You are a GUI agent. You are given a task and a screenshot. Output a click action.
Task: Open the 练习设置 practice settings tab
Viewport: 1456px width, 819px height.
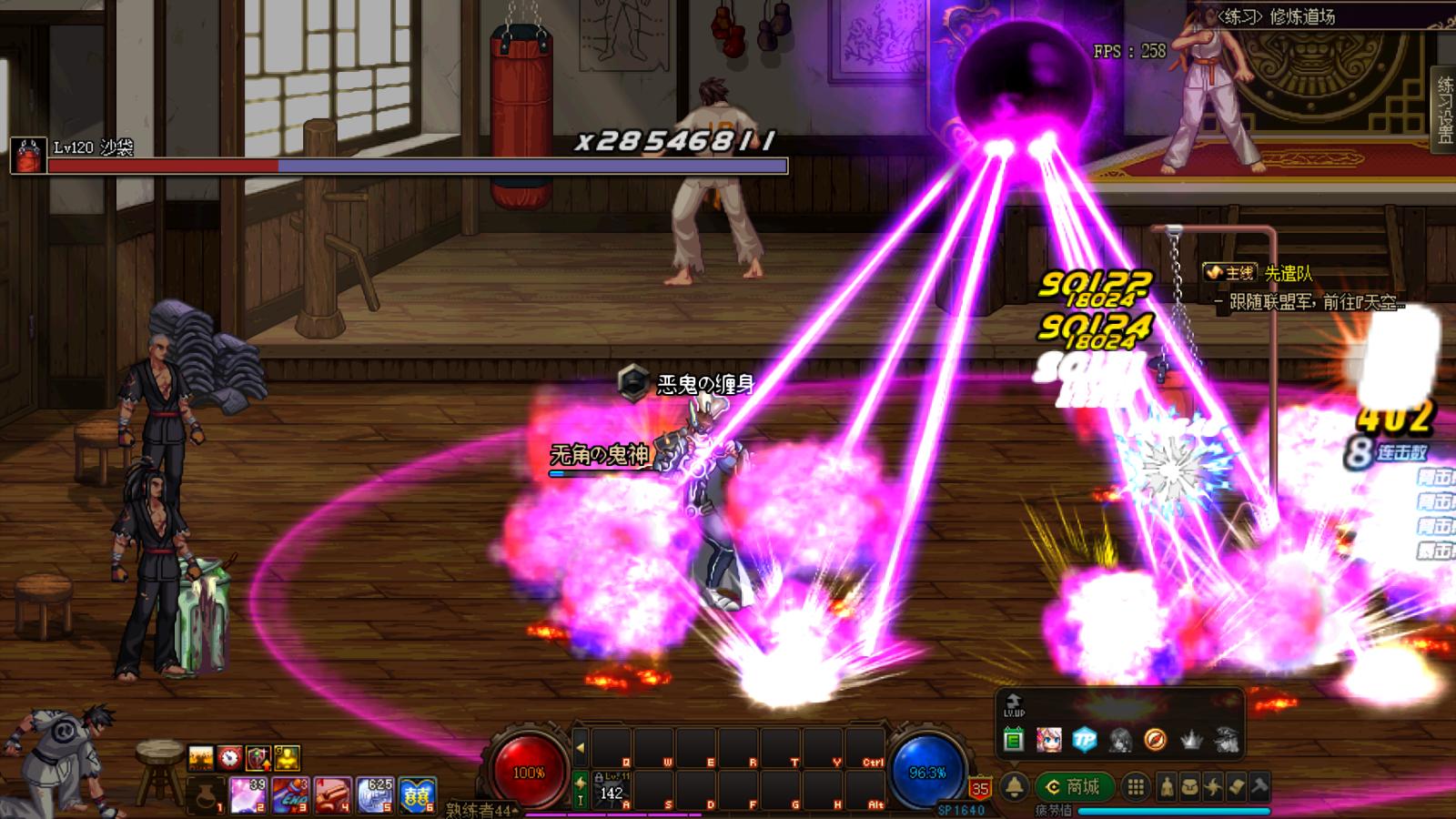pyautogui.click(x=1444, y=111)
